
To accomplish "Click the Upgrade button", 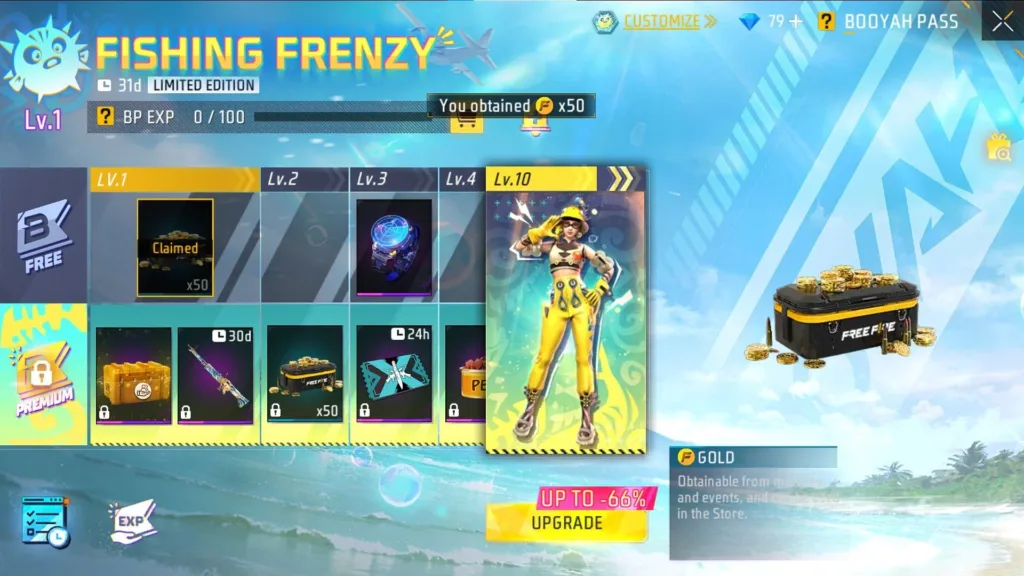I will click(566, 522).
